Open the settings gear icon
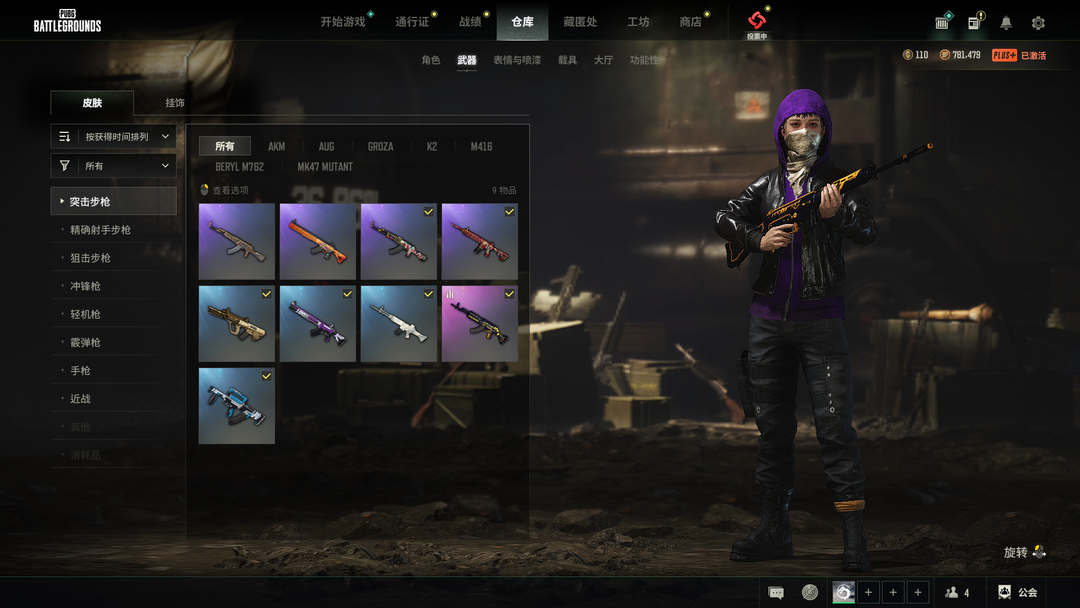Viewport: 1080px width, 608px height. coord(1038,23)
